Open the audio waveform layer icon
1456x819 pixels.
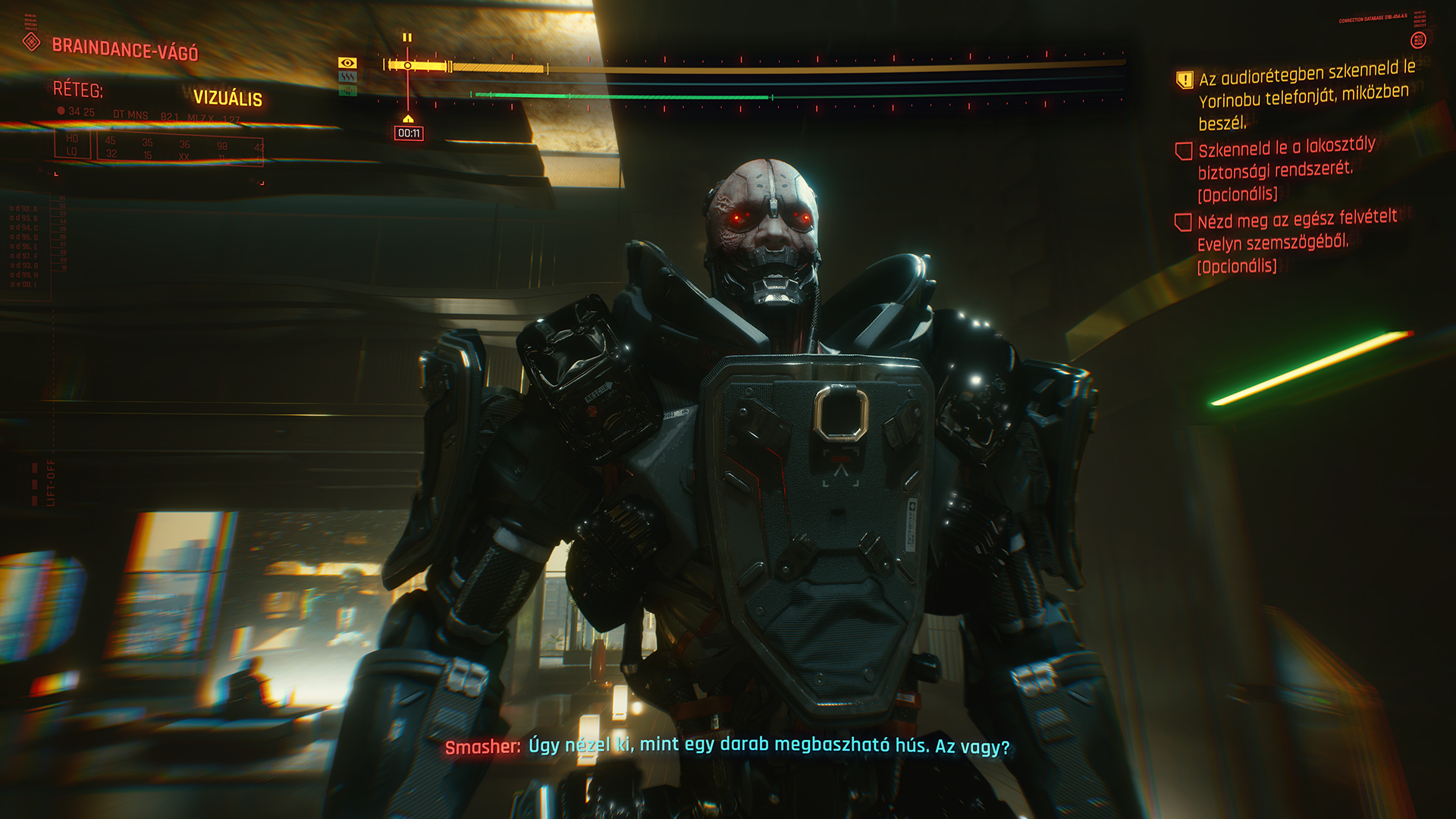click(x=348, y=91)
